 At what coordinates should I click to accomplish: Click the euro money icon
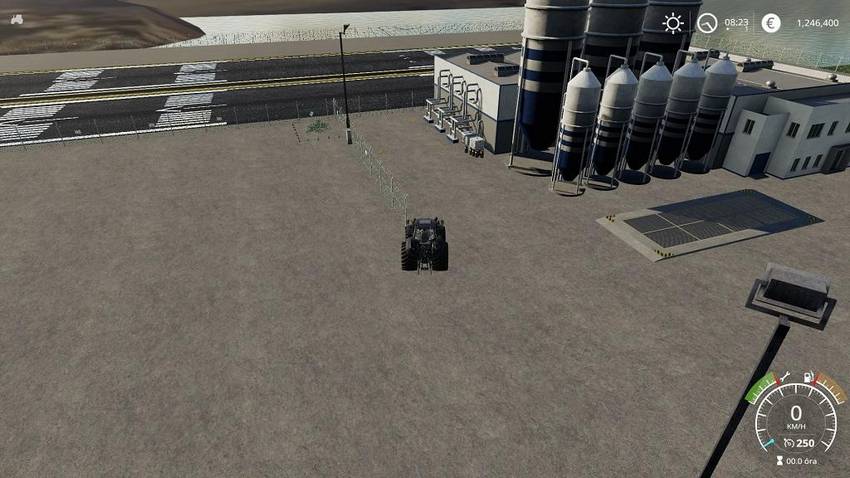click(x=771, y=23)
